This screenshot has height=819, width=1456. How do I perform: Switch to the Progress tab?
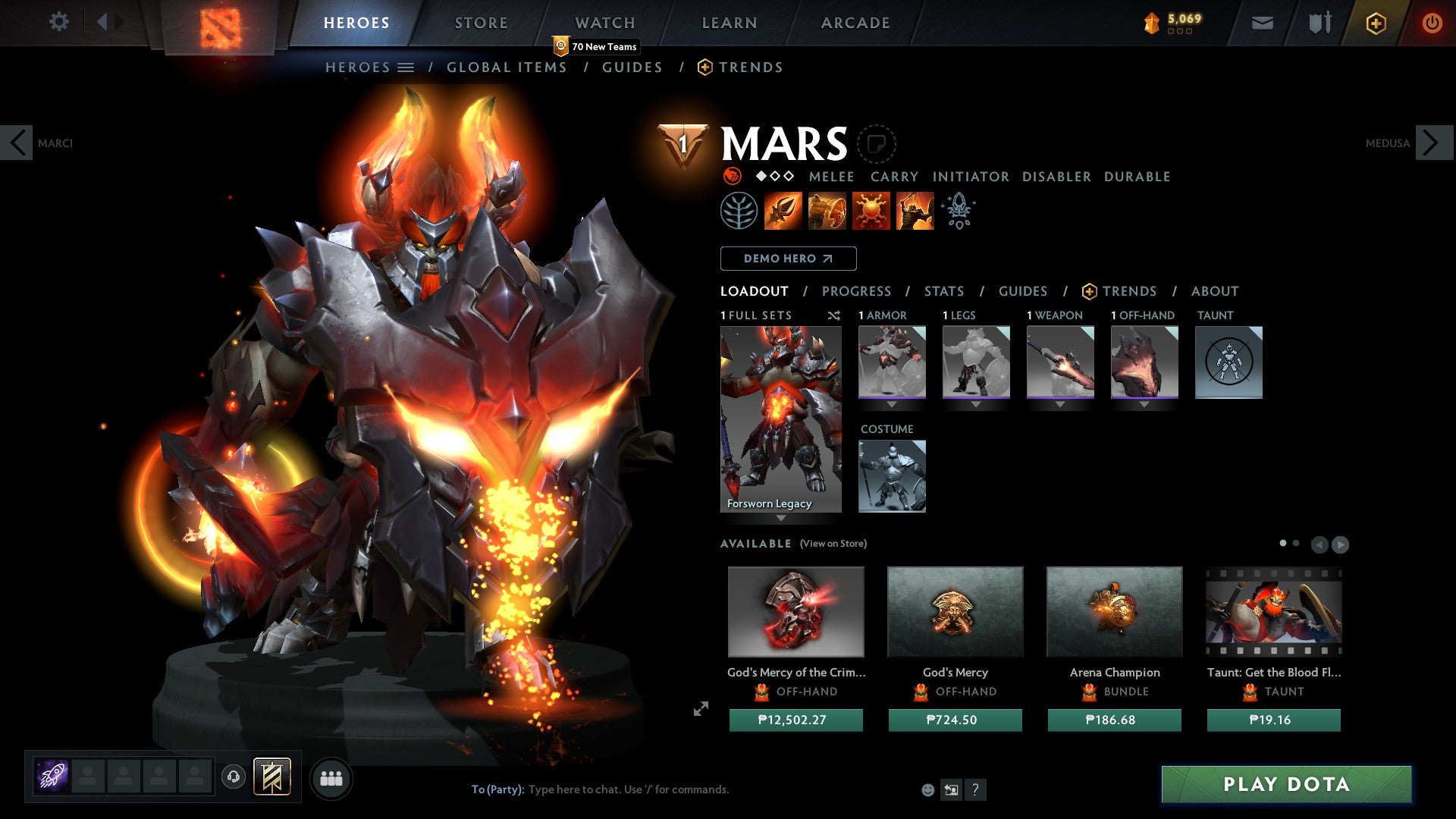tap(856, 291)
